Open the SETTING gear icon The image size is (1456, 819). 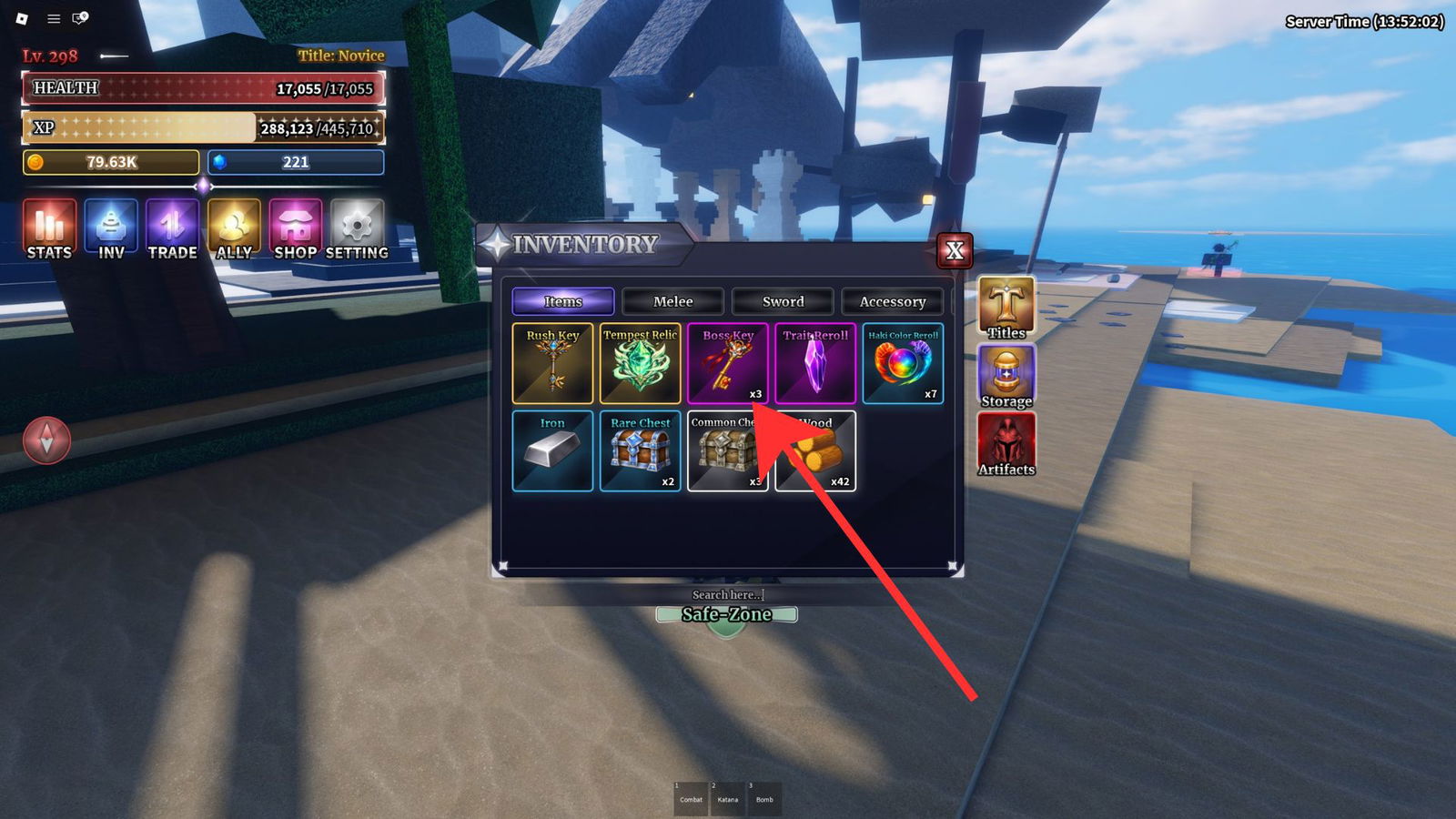pyautogui.click(x=357, y=227)
